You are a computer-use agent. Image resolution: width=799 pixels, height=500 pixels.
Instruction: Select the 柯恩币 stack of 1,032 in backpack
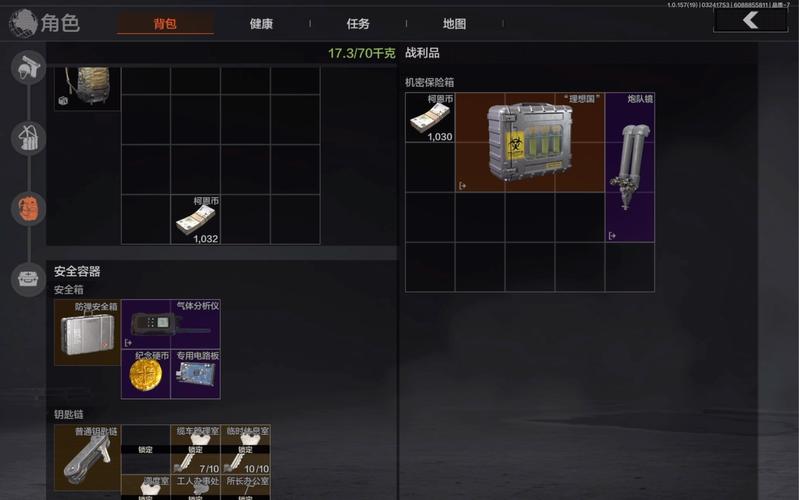(x=197, y=220)
